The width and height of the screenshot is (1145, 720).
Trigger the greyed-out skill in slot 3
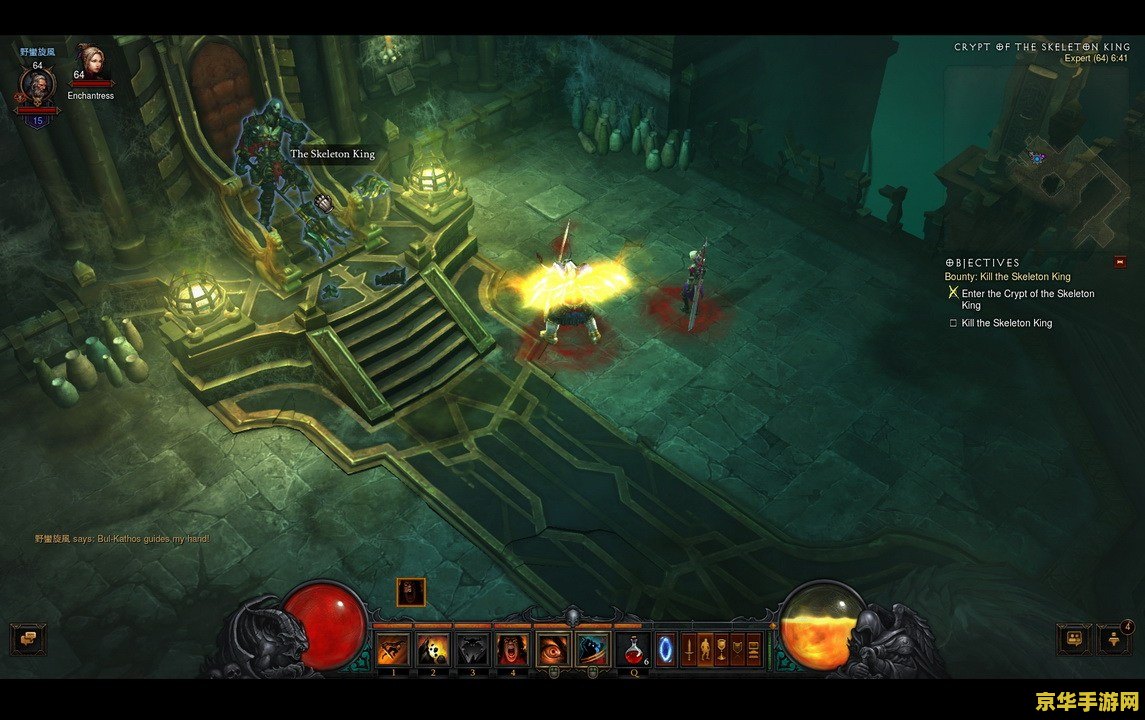pyautogui.click(x=473, y=649)
